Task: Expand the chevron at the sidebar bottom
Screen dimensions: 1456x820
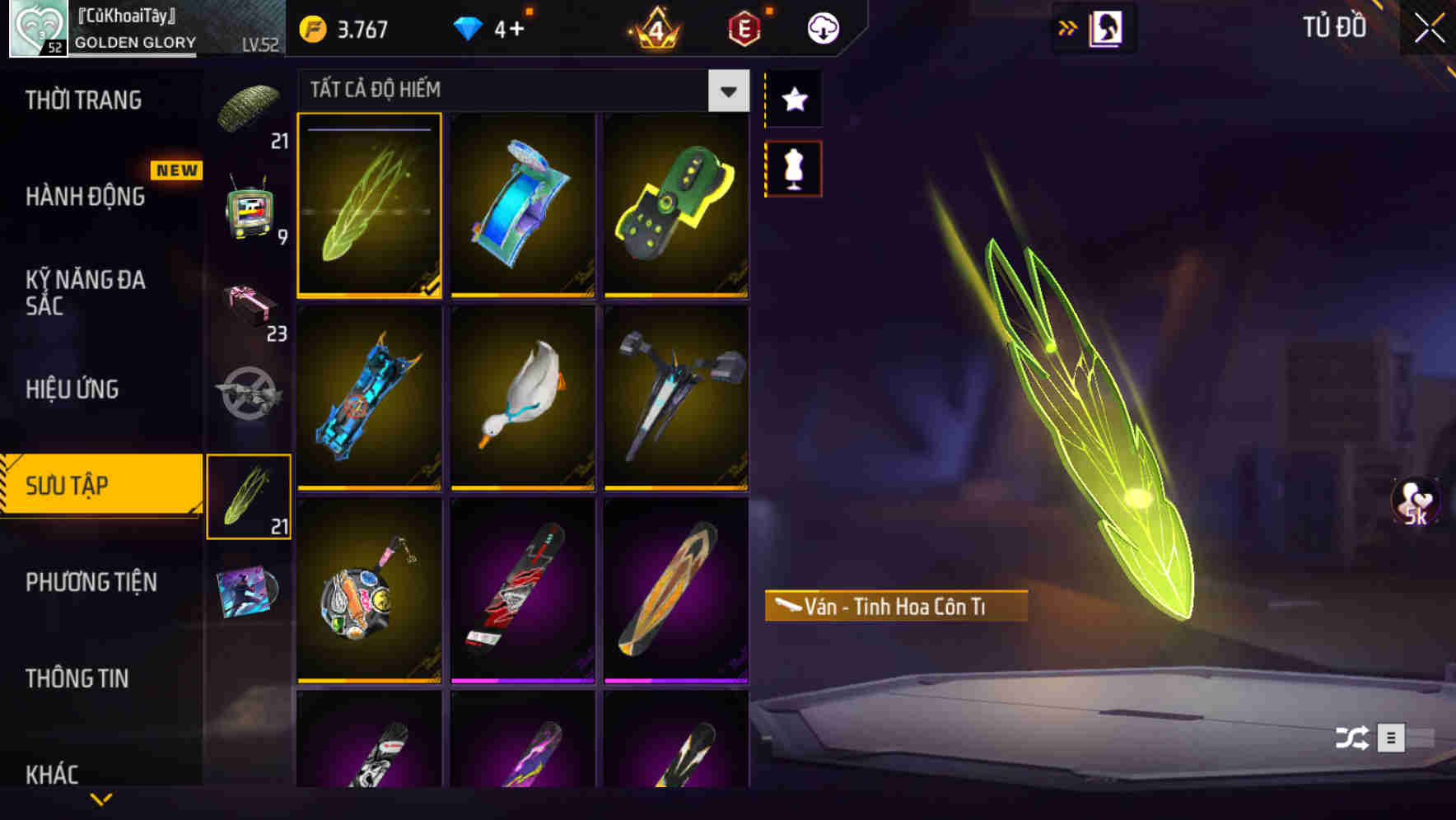Action: (x=101, y=797)
